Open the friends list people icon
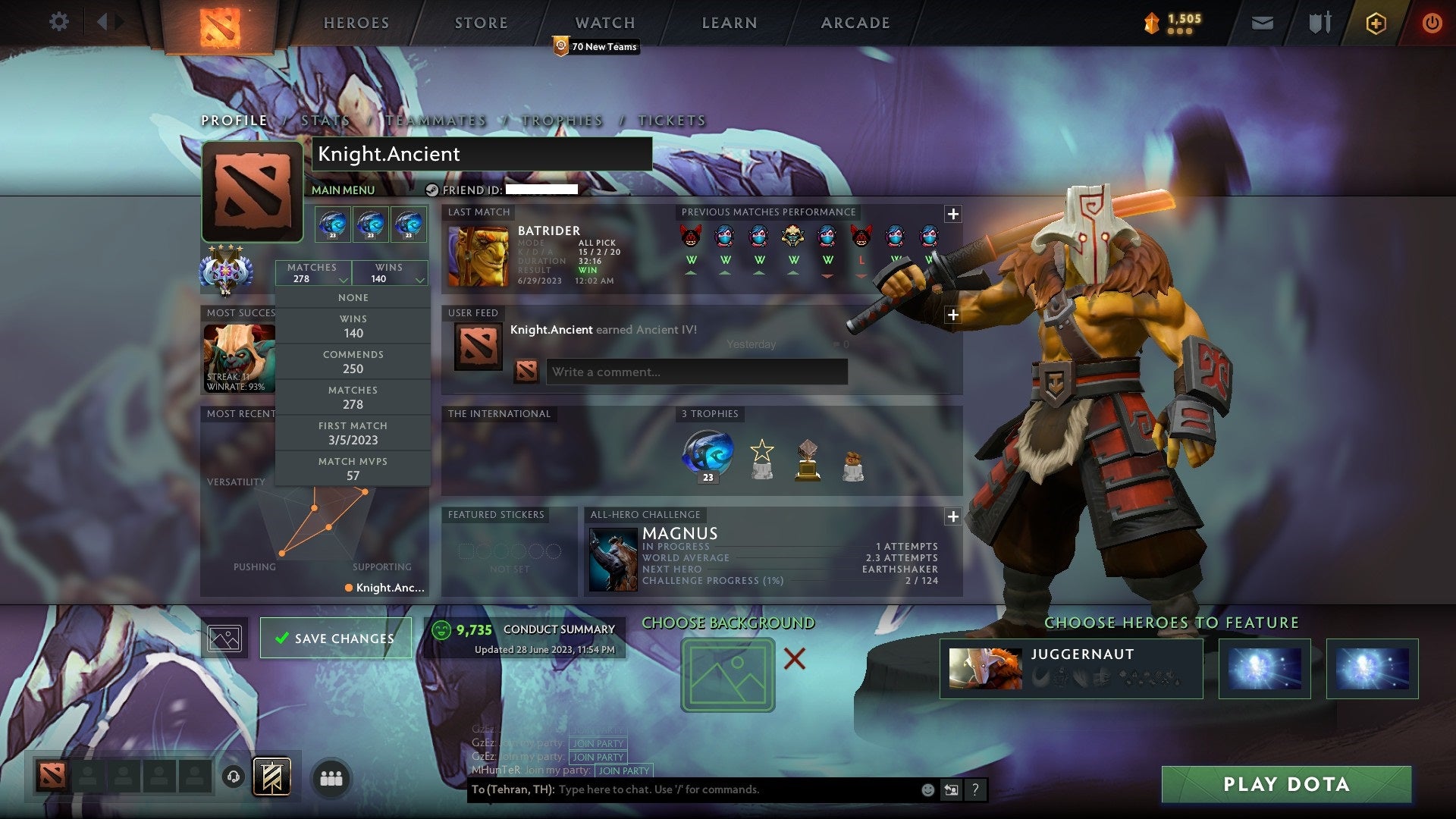 click(x=329, y=777)
